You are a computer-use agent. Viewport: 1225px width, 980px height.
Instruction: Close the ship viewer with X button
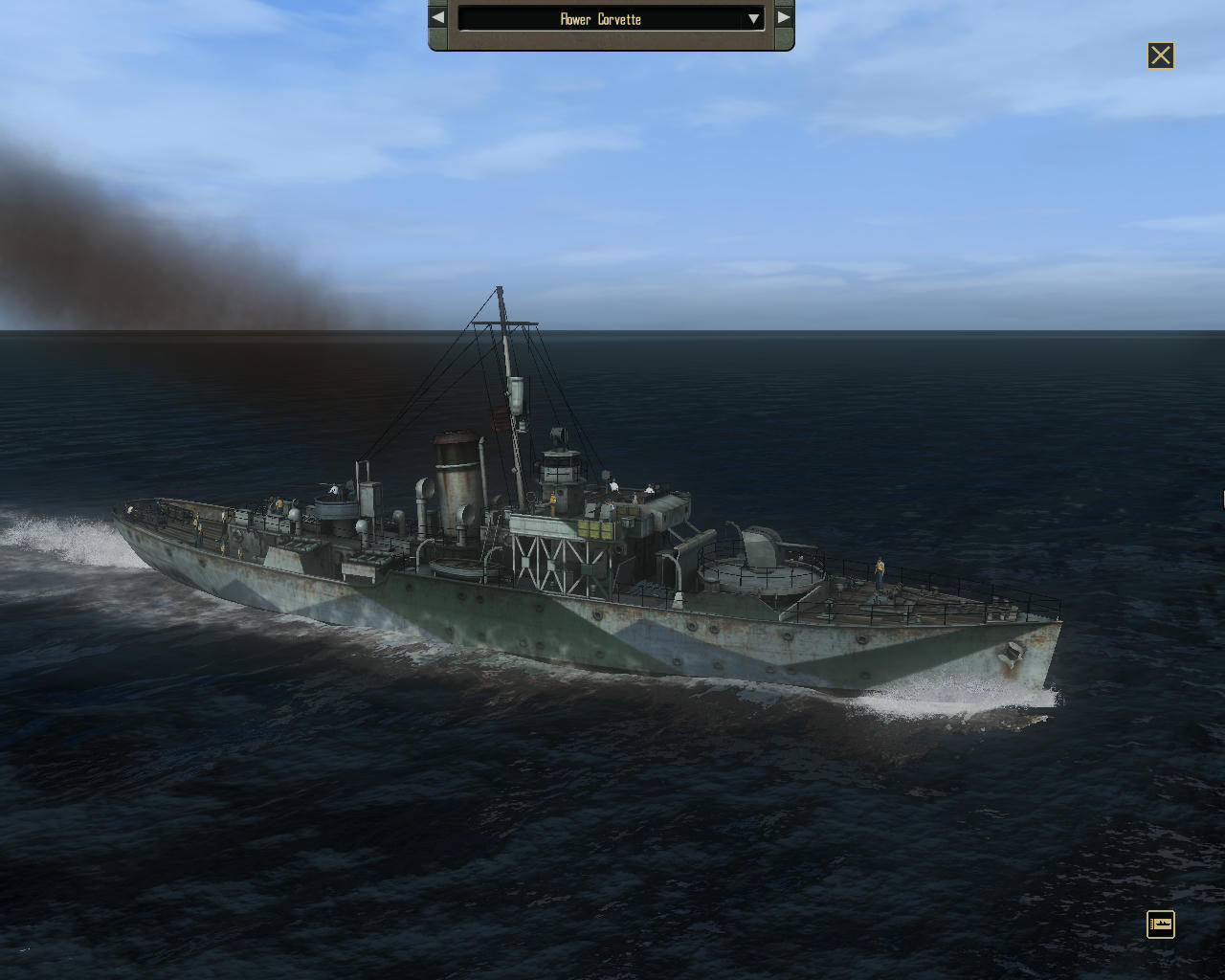1160,56
